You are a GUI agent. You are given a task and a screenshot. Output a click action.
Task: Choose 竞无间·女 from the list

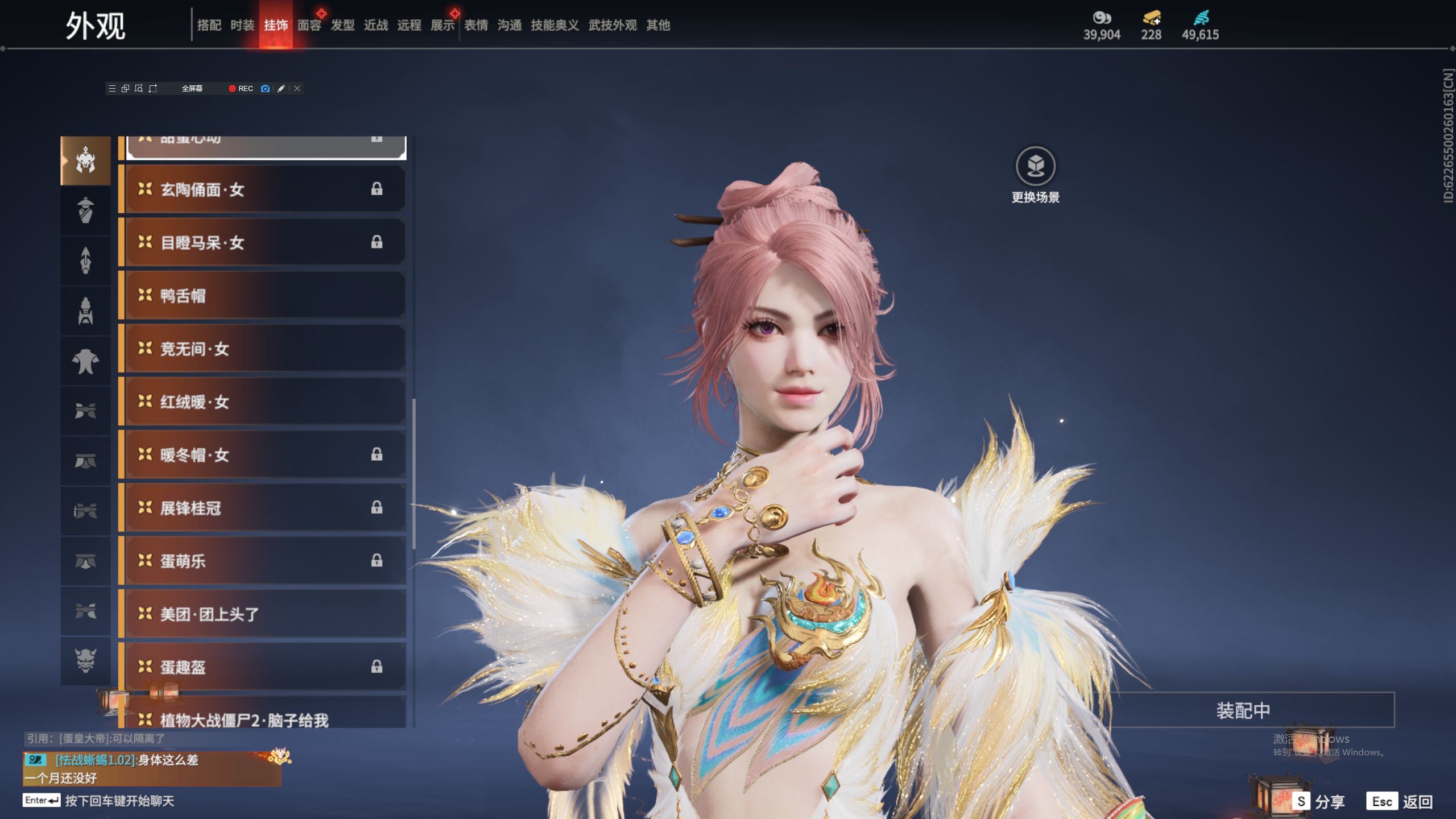pos(264,349)
